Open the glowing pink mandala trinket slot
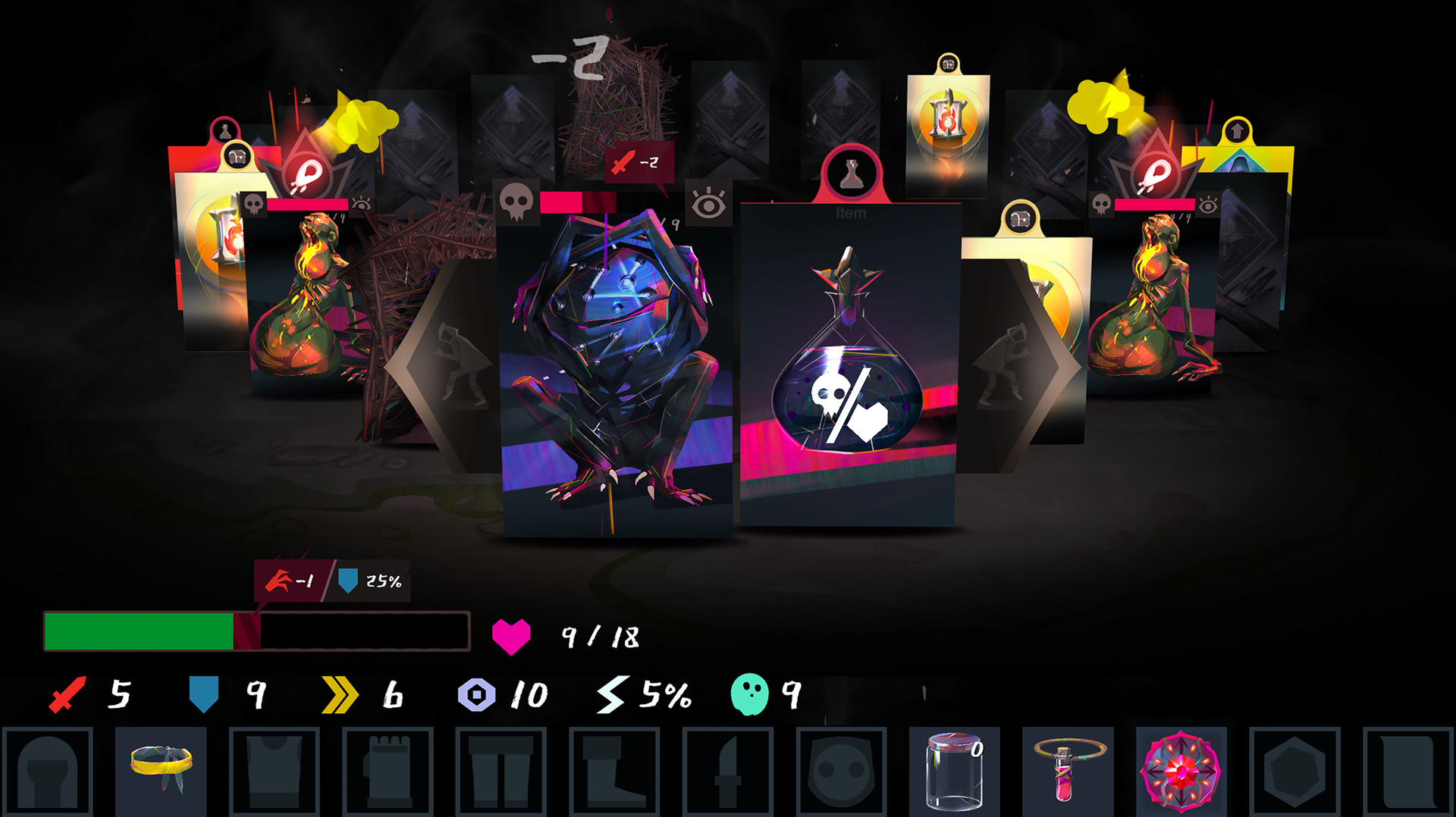1456x817 pixels. 1181,773
